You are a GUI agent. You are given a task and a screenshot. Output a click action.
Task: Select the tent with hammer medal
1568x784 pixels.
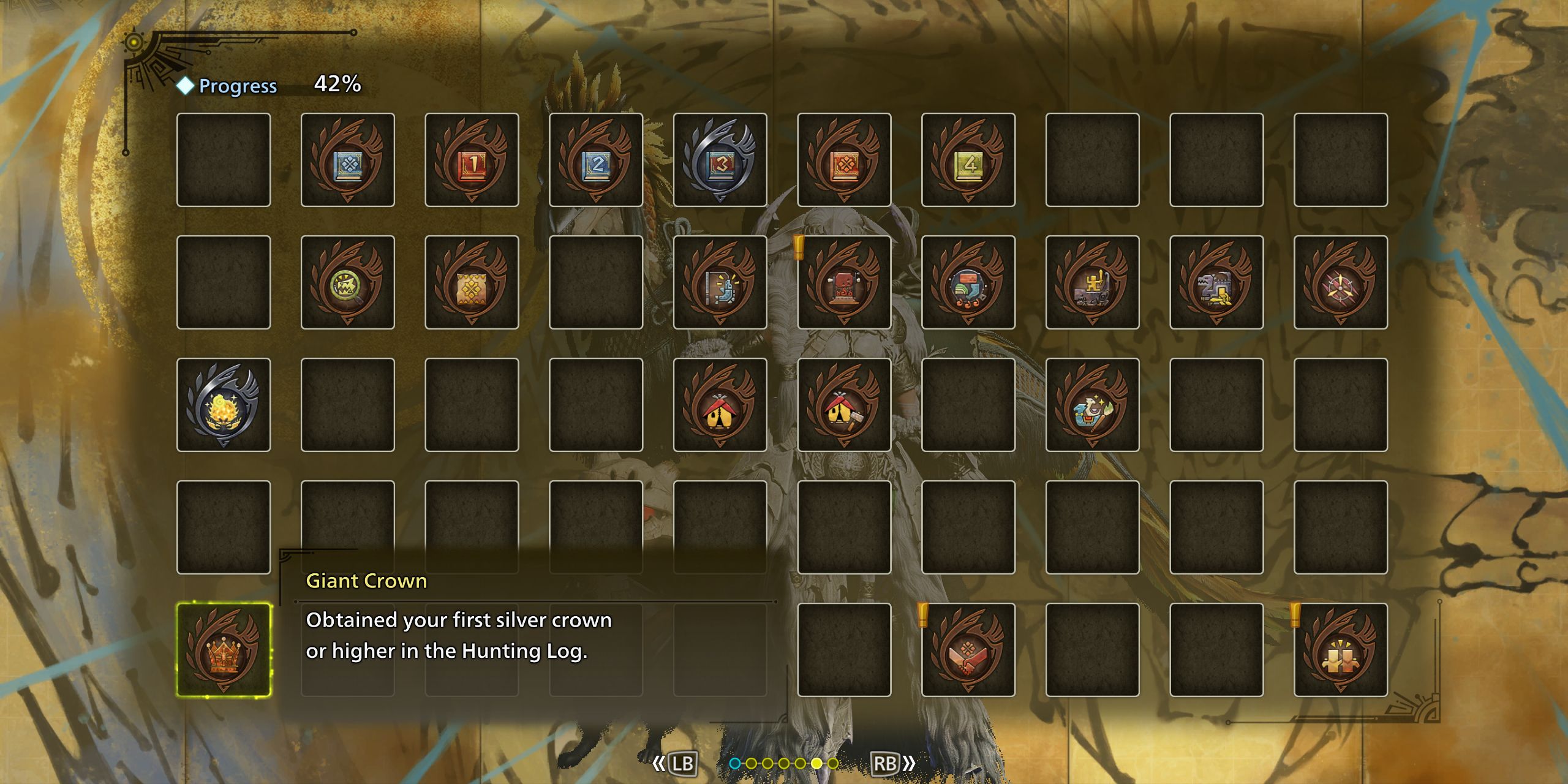click(x=844, y=405)
